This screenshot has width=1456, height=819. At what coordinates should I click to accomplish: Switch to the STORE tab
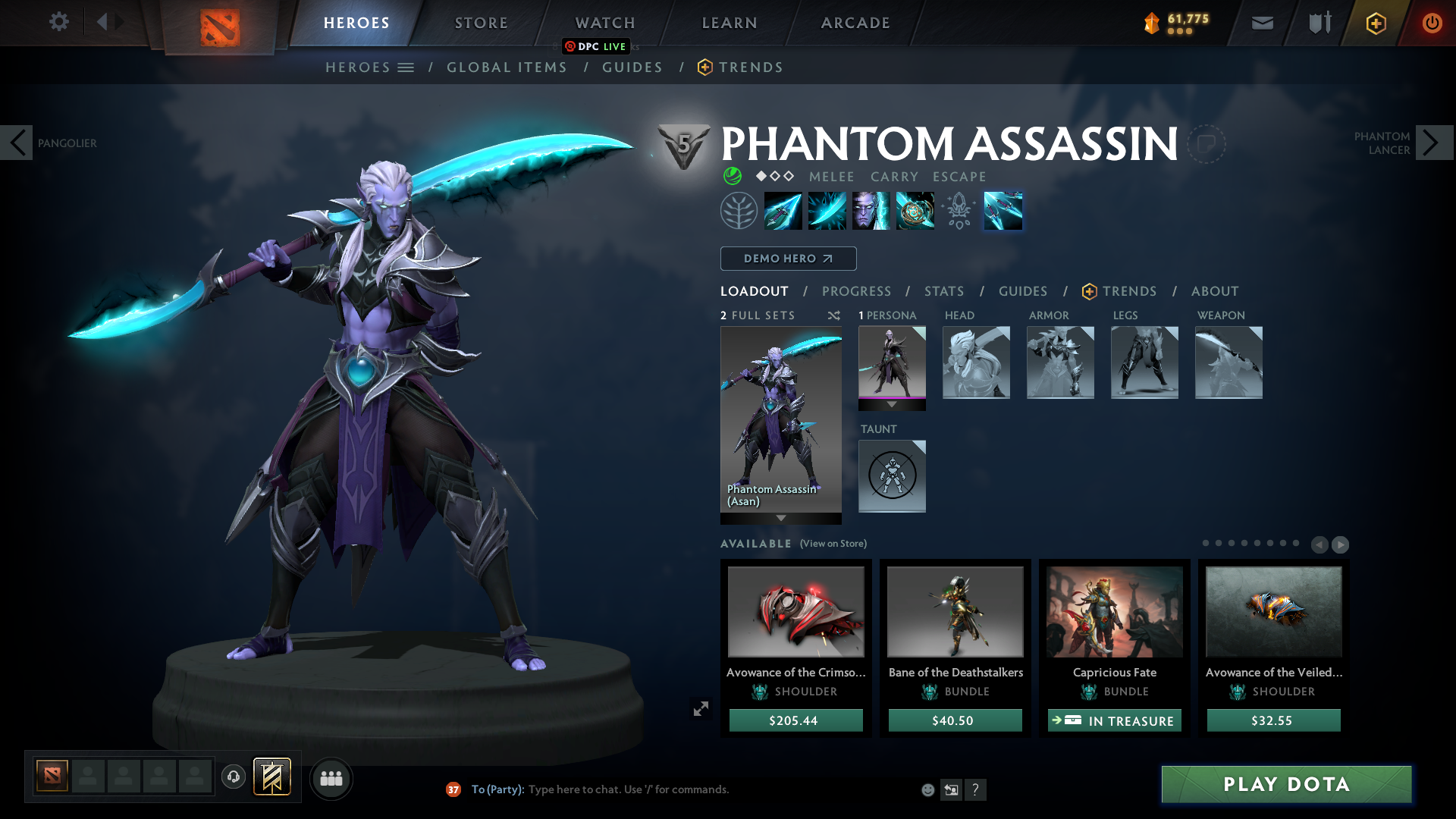[480, 23]
